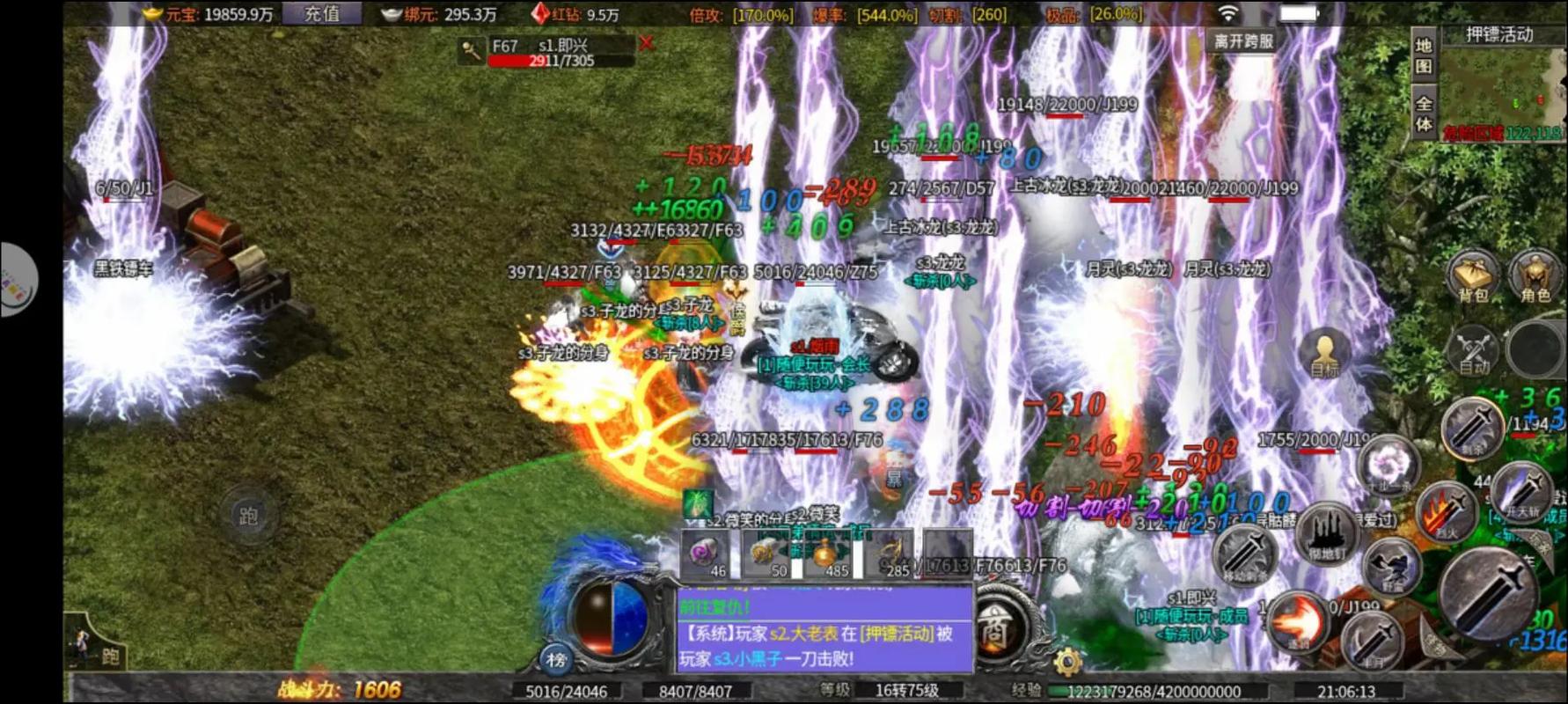
Task: Activate the 野蛮 charge skill
Action: click(x=1391, y=564)
